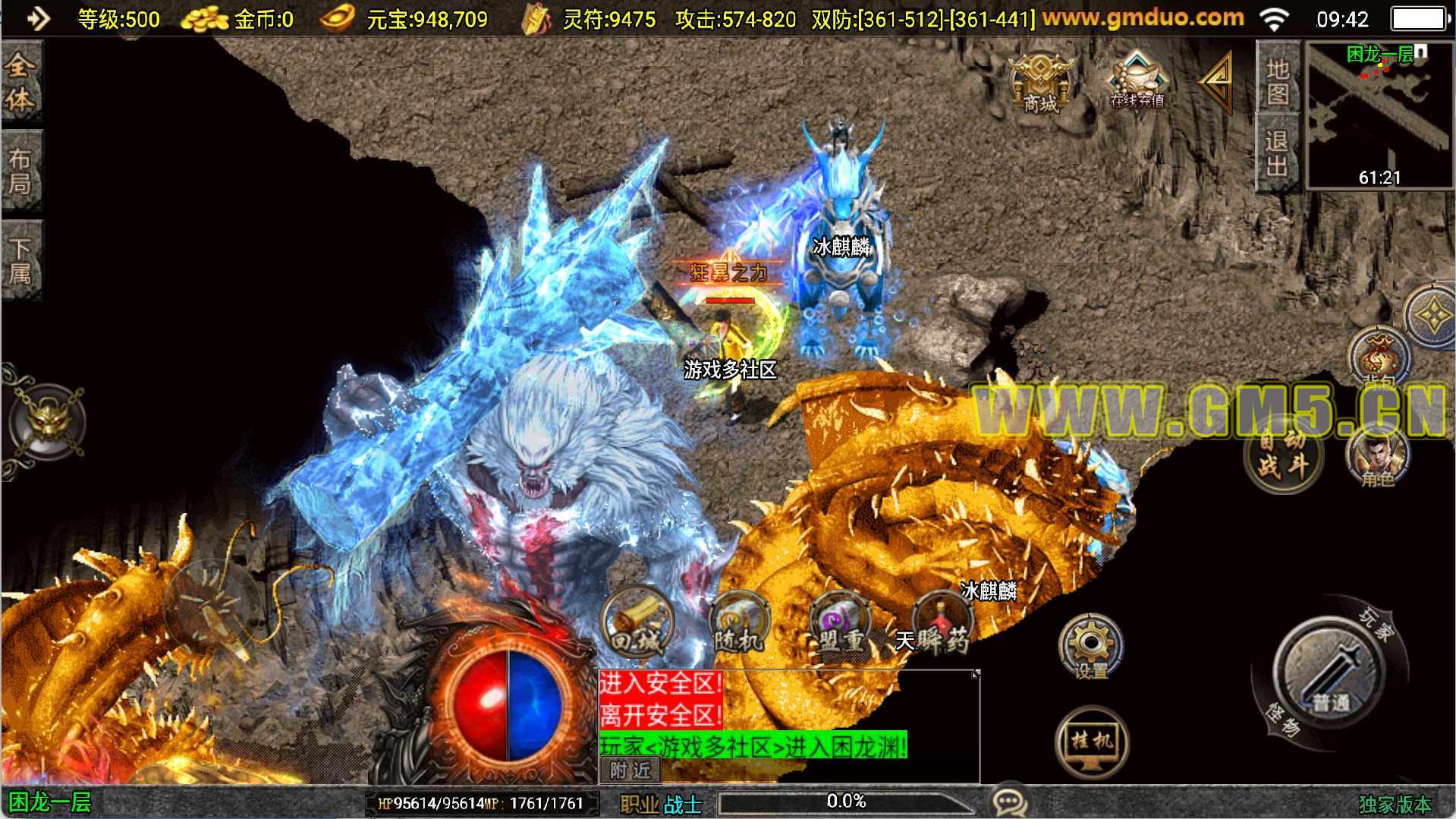Open the 商城 shop icon
Screen dimensions: 1456x819
pyautogui.click(x=1040, y=83)
